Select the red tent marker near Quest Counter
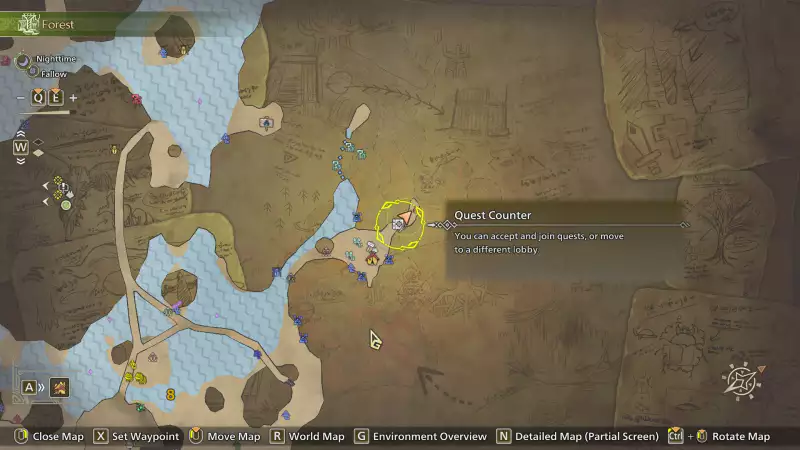 point(371,259)
